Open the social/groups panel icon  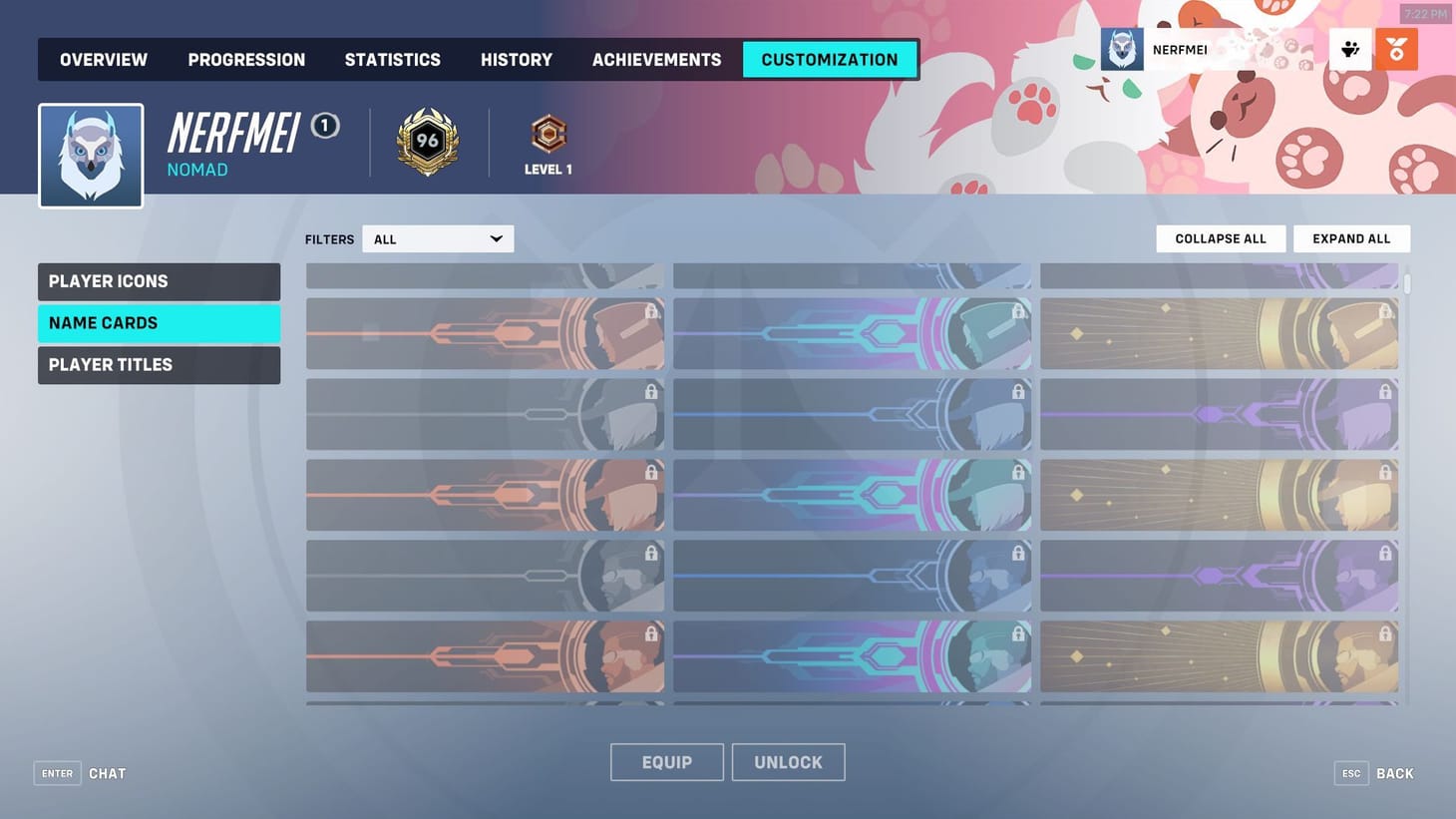click(1349, 48)
